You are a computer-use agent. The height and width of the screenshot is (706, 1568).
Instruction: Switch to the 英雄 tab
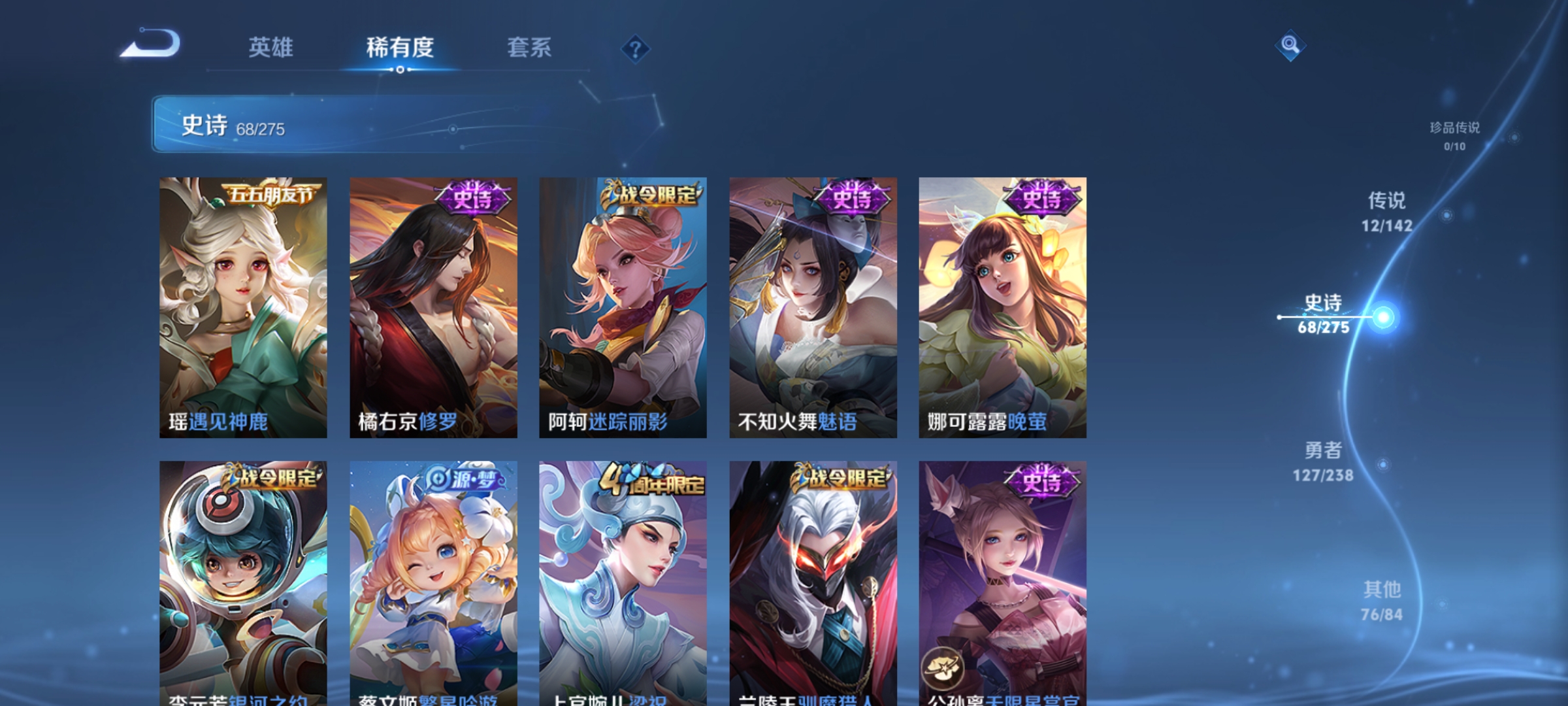click(x=272, y=47)
